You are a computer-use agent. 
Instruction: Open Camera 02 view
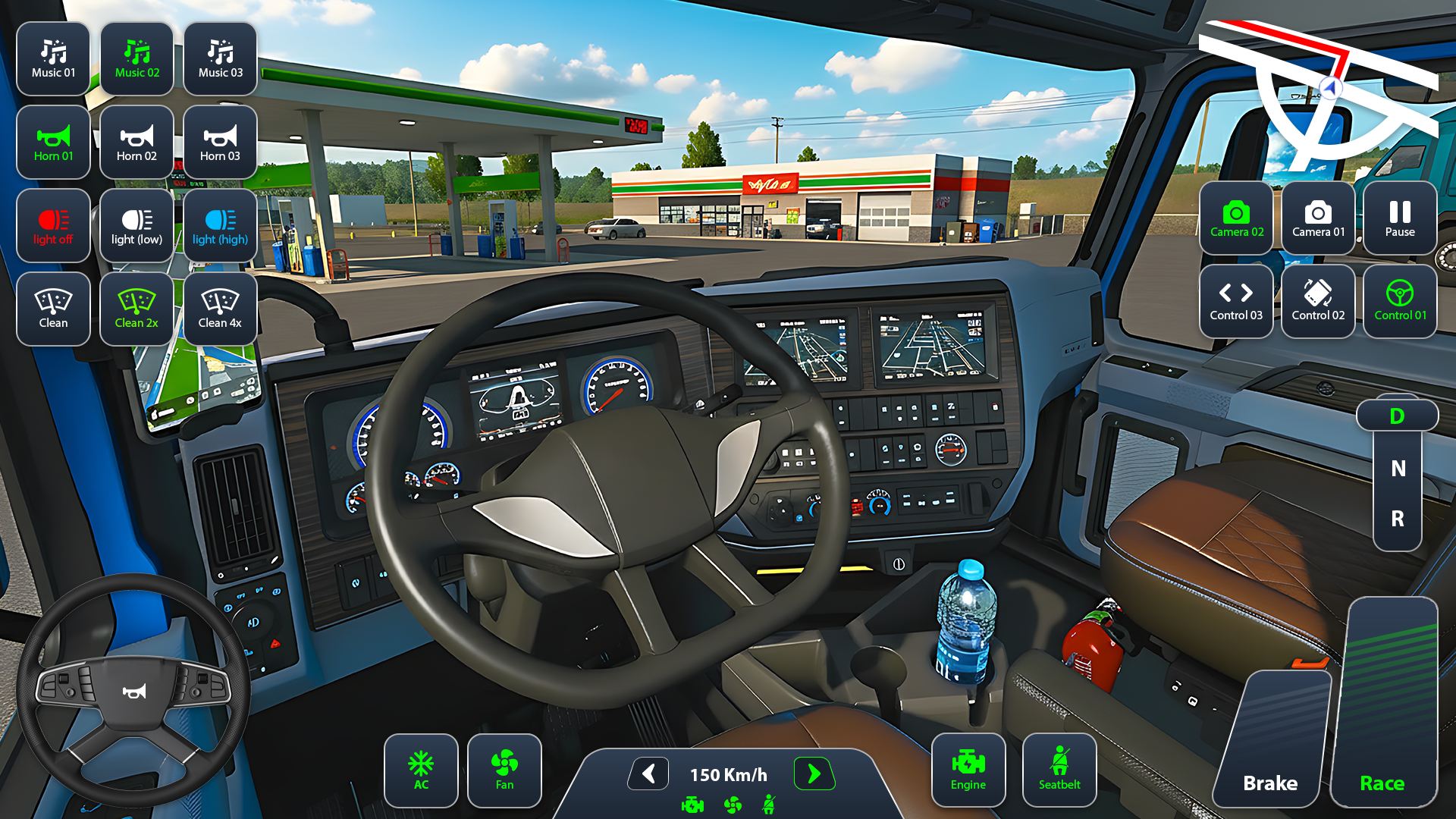click(1235, 219)
